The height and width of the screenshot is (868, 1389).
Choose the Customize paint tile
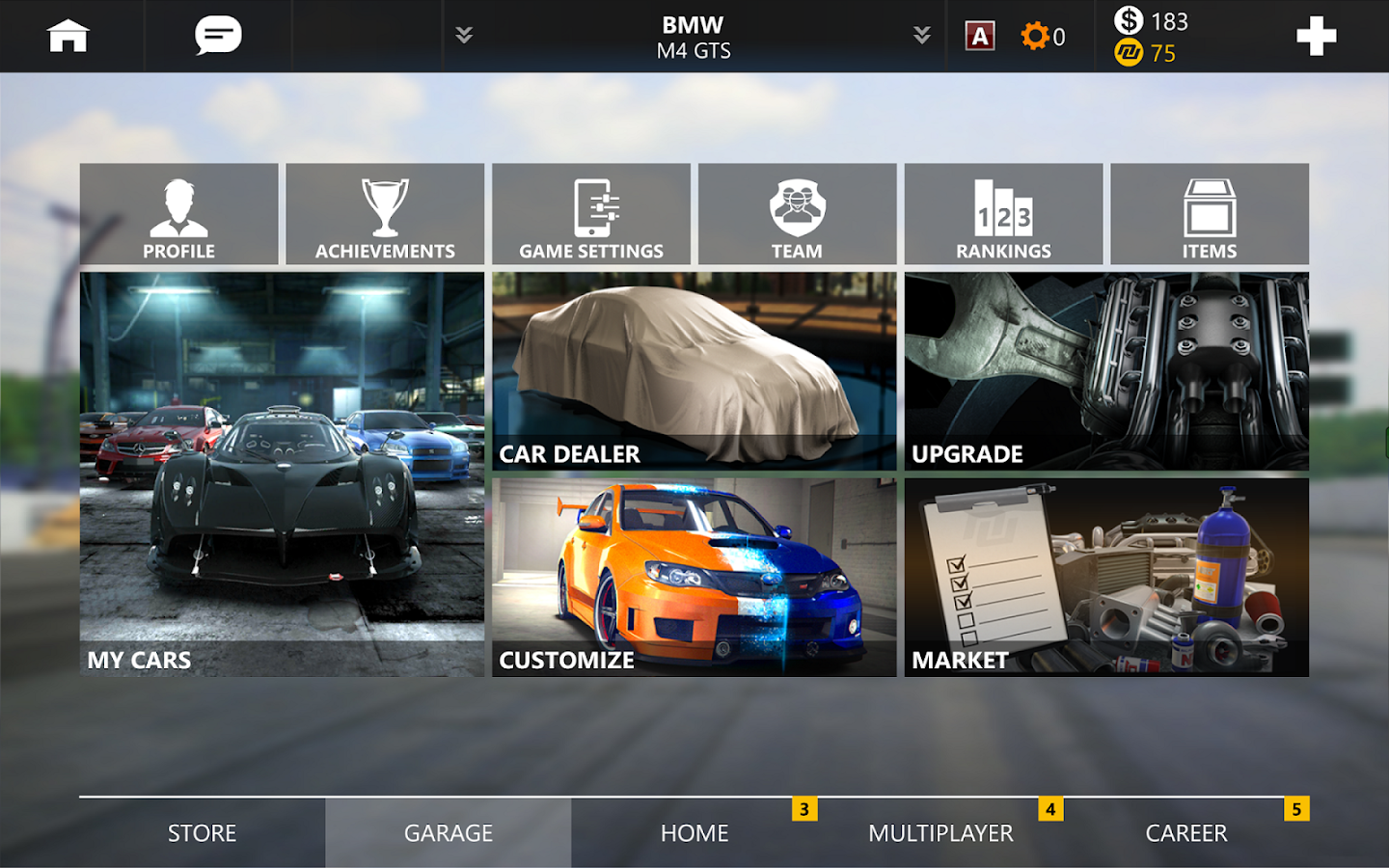point(694,577)
